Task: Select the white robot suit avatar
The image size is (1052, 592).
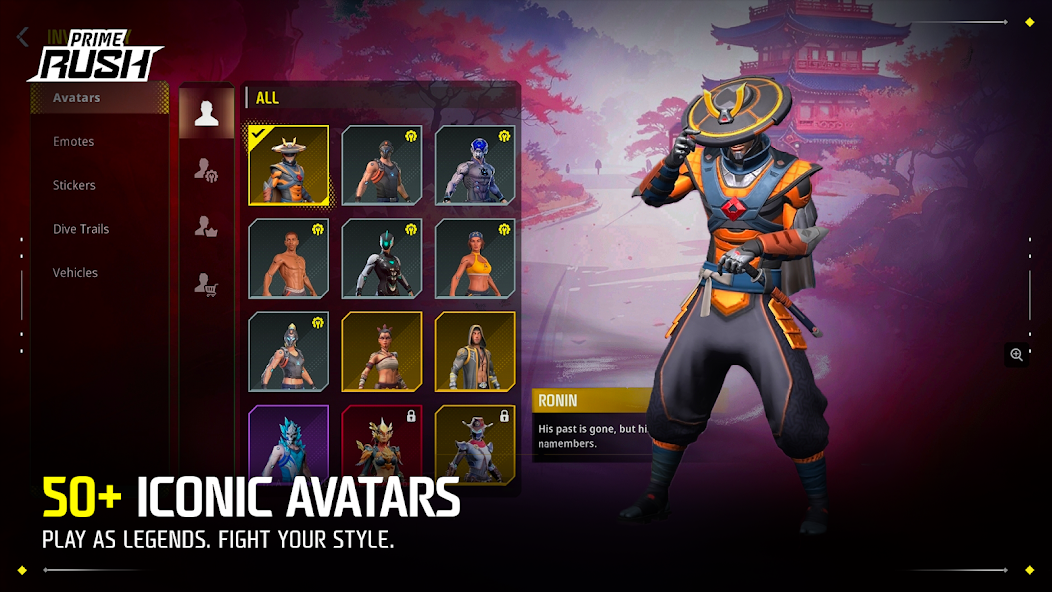Action: pos(381,258)
